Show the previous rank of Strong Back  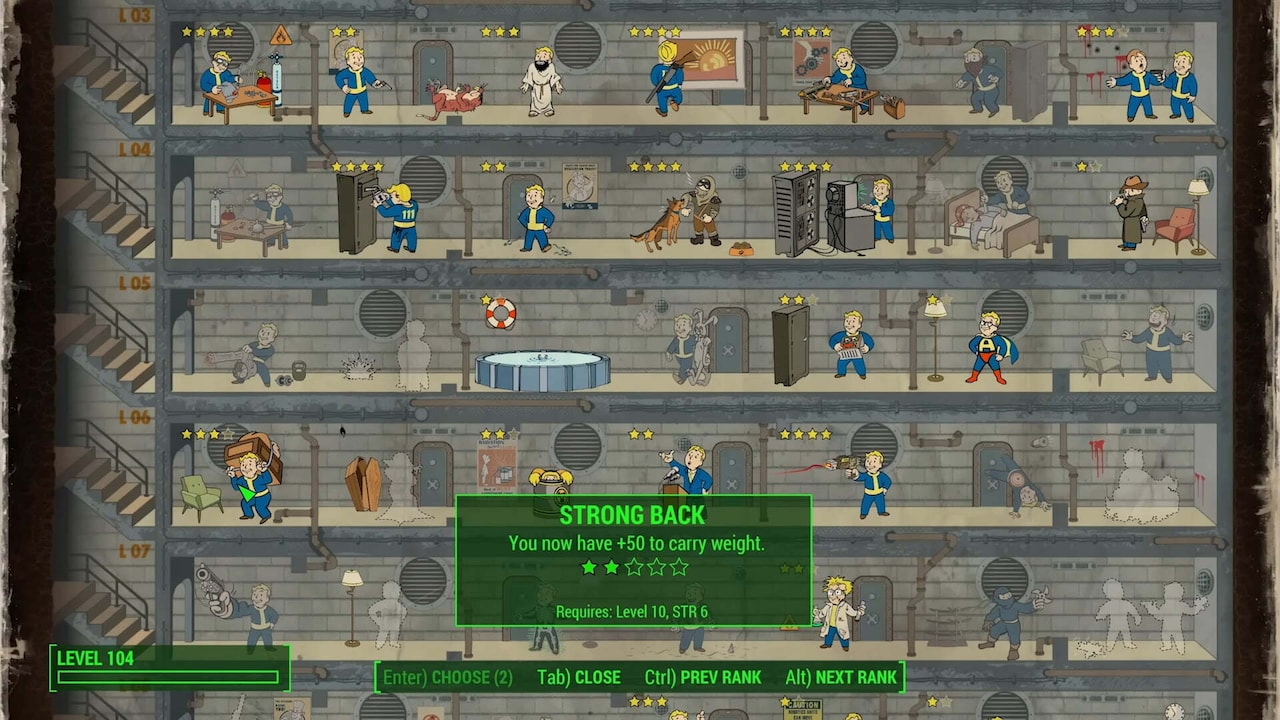702,677
